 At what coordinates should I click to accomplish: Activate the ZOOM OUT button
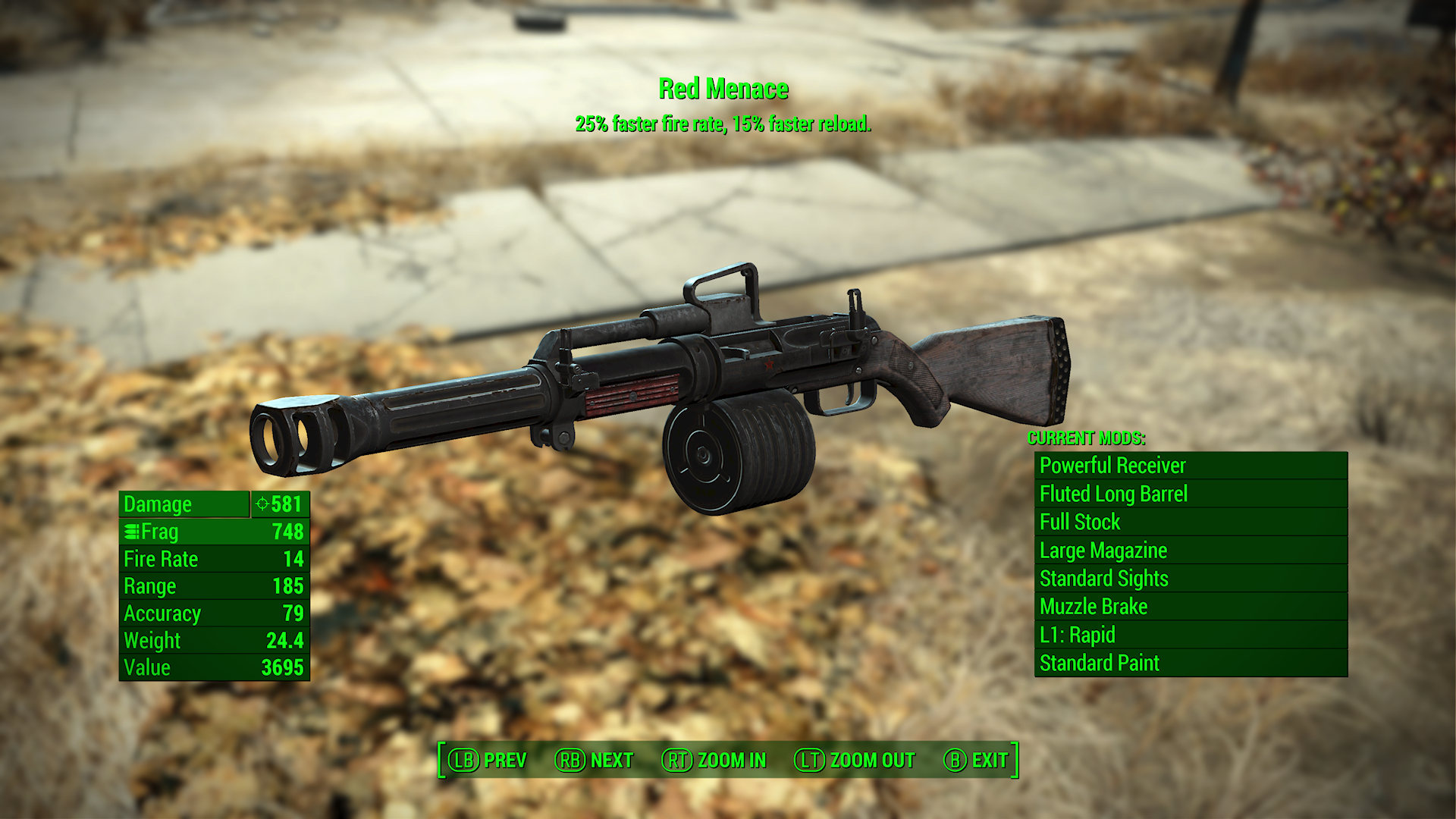[x=855, y=760]
